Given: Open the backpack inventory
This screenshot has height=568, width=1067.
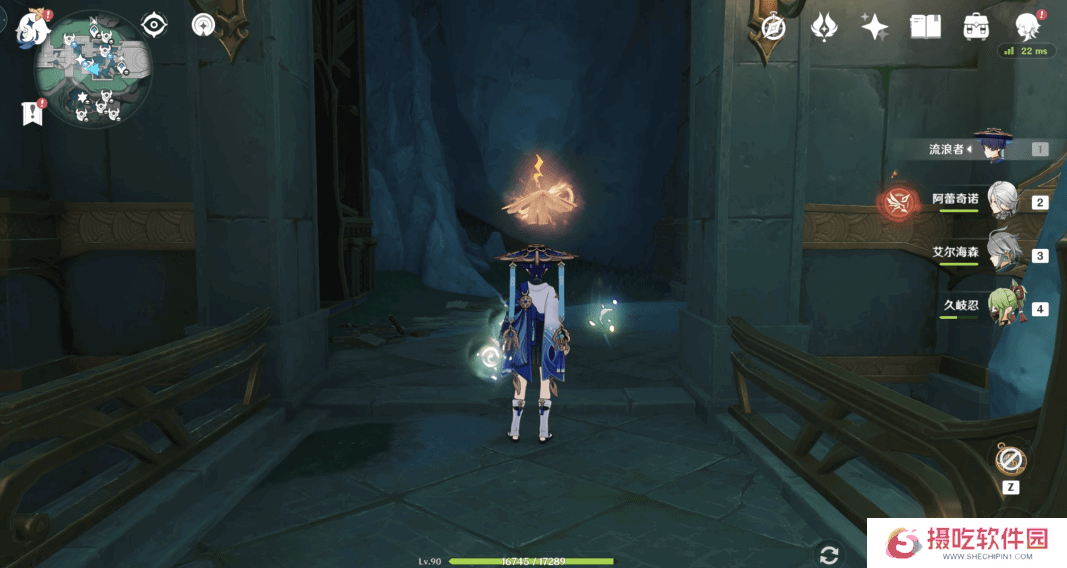Looking at the screenshot, I should click(976, 27).
